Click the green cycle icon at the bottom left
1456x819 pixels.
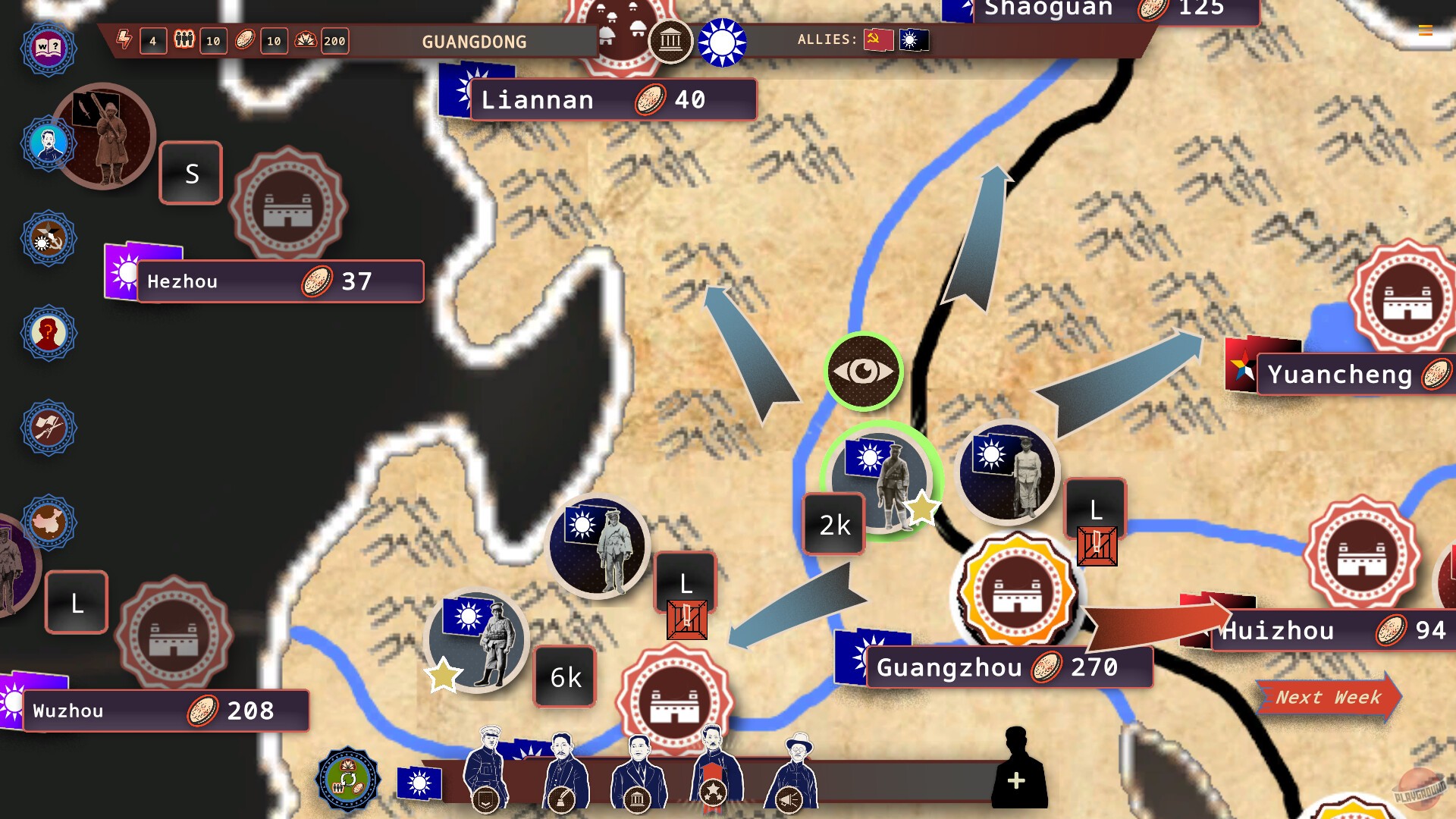pos(347,778)
